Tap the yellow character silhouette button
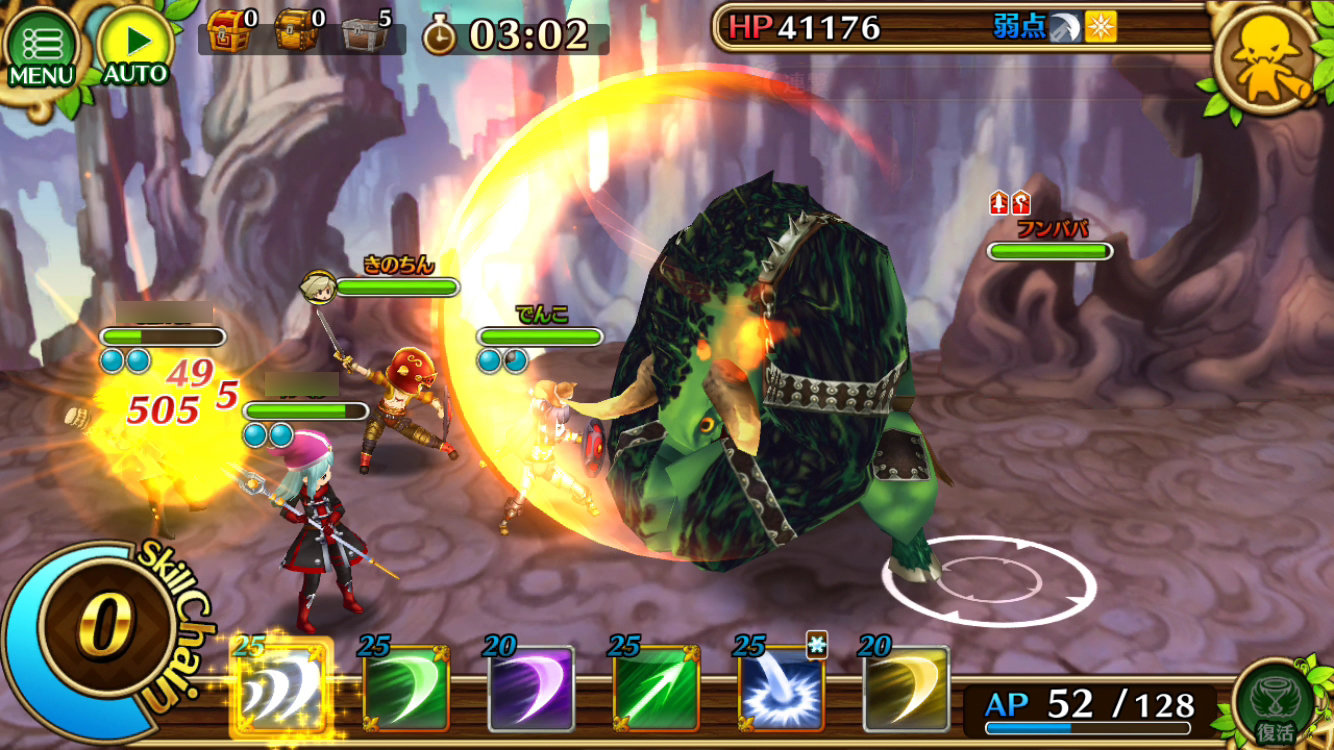 coord(1262,60)
